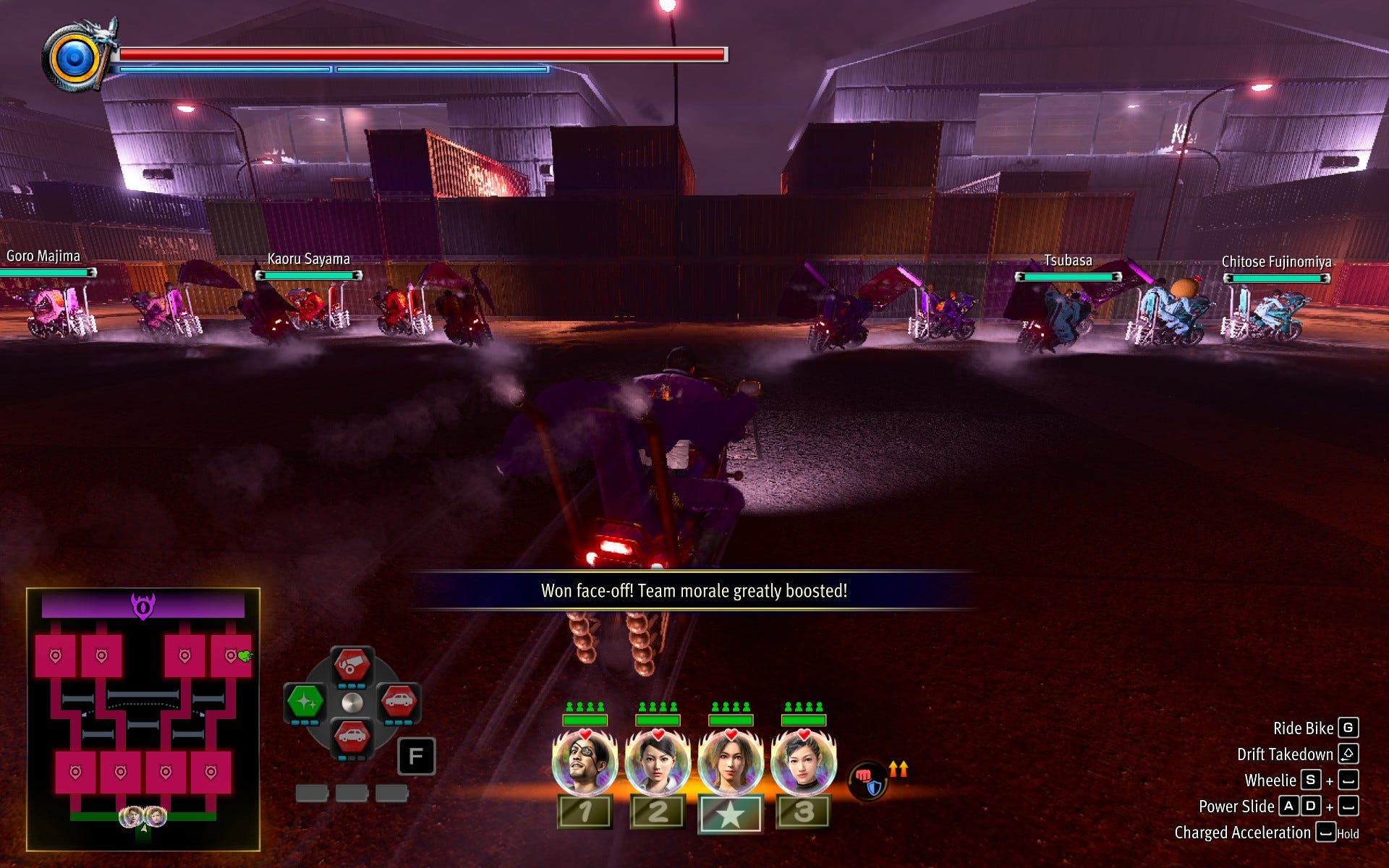
Task: Click the green heart marker on minimap
Action: pos(245,656)
